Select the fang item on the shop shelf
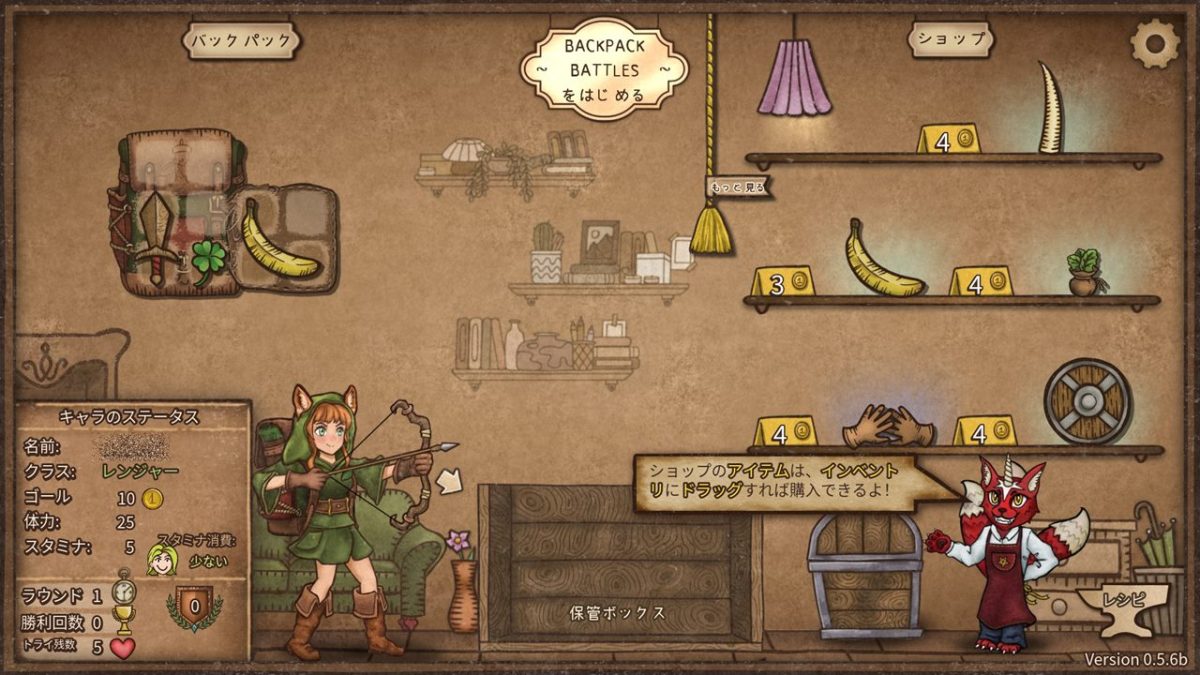The width and height of the screenshot is (1200, 675). coord(1050,108)
